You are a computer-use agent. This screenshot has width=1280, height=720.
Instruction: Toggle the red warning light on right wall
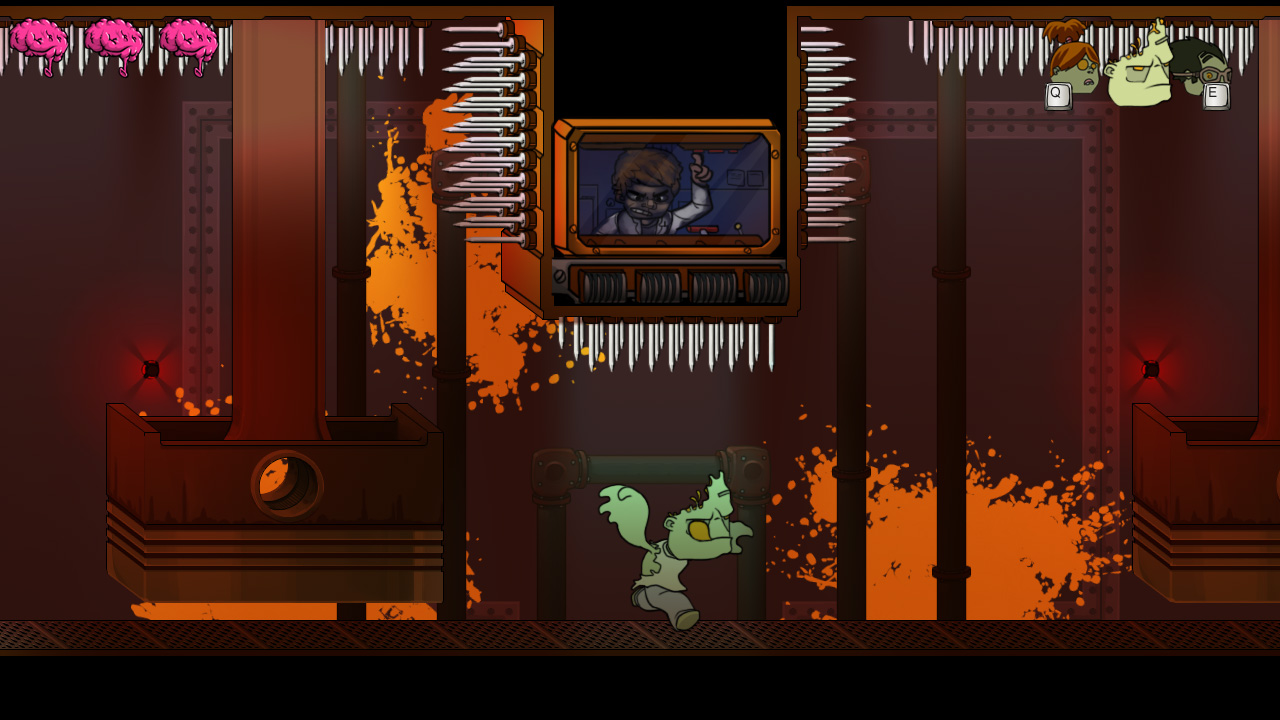tap(1150, 368)
